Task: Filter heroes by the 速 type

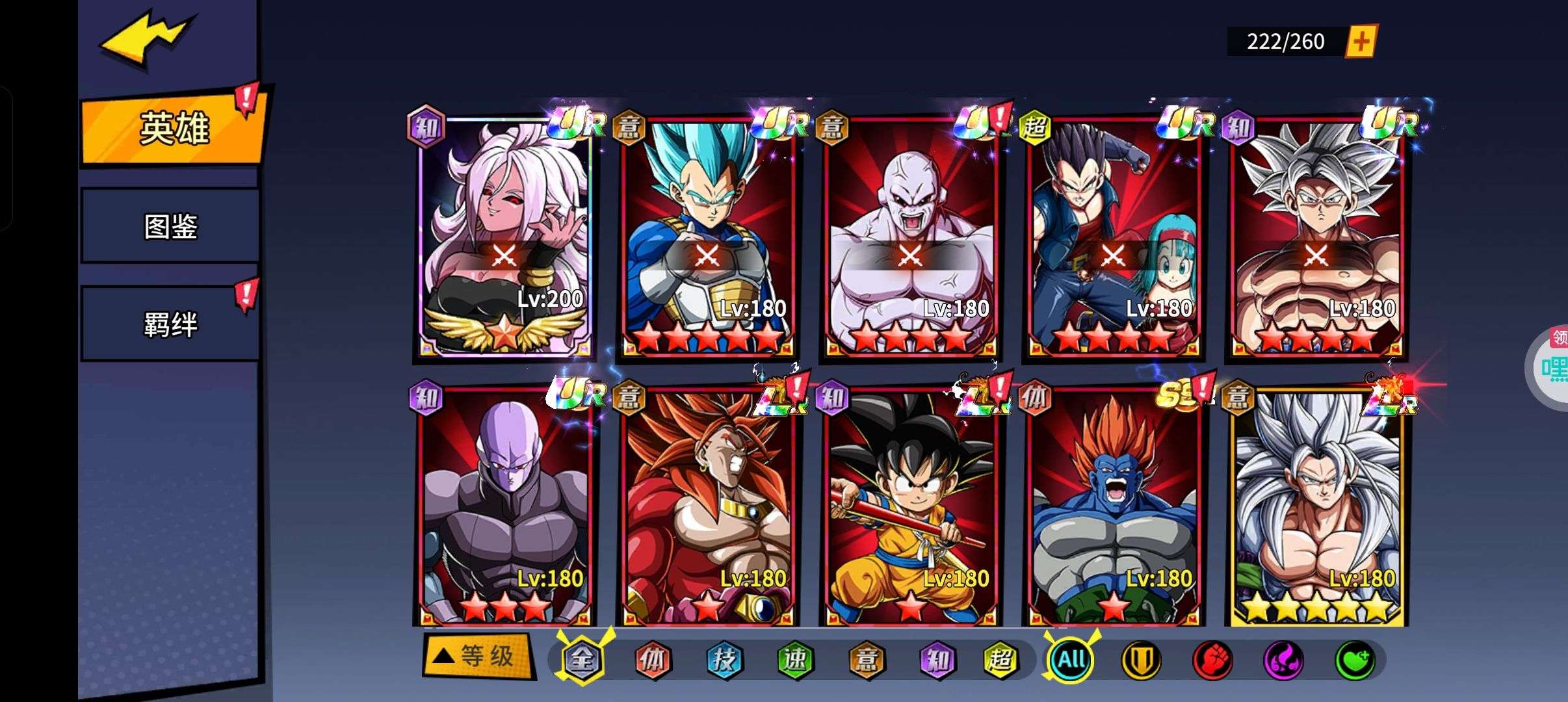Action: click(x=795, y=660)
